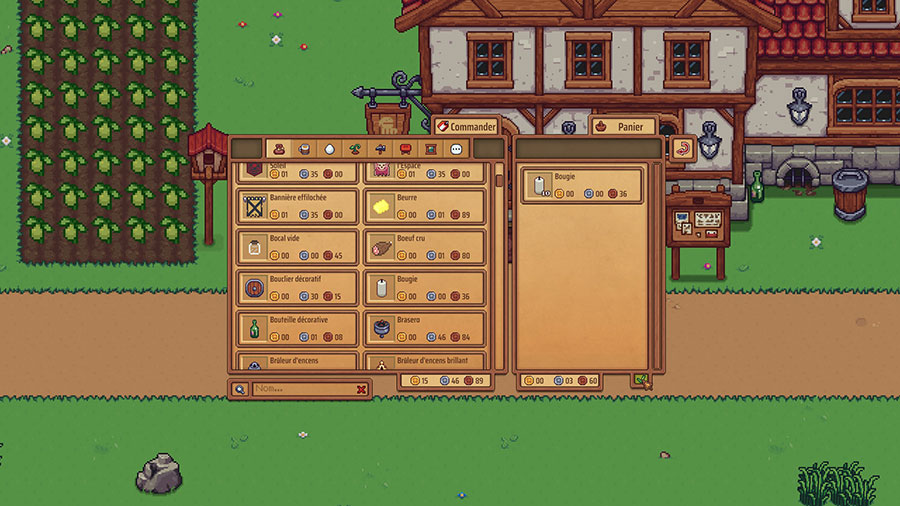Switch to the Panier tab
900x506 pixels.
coord(623,127)
